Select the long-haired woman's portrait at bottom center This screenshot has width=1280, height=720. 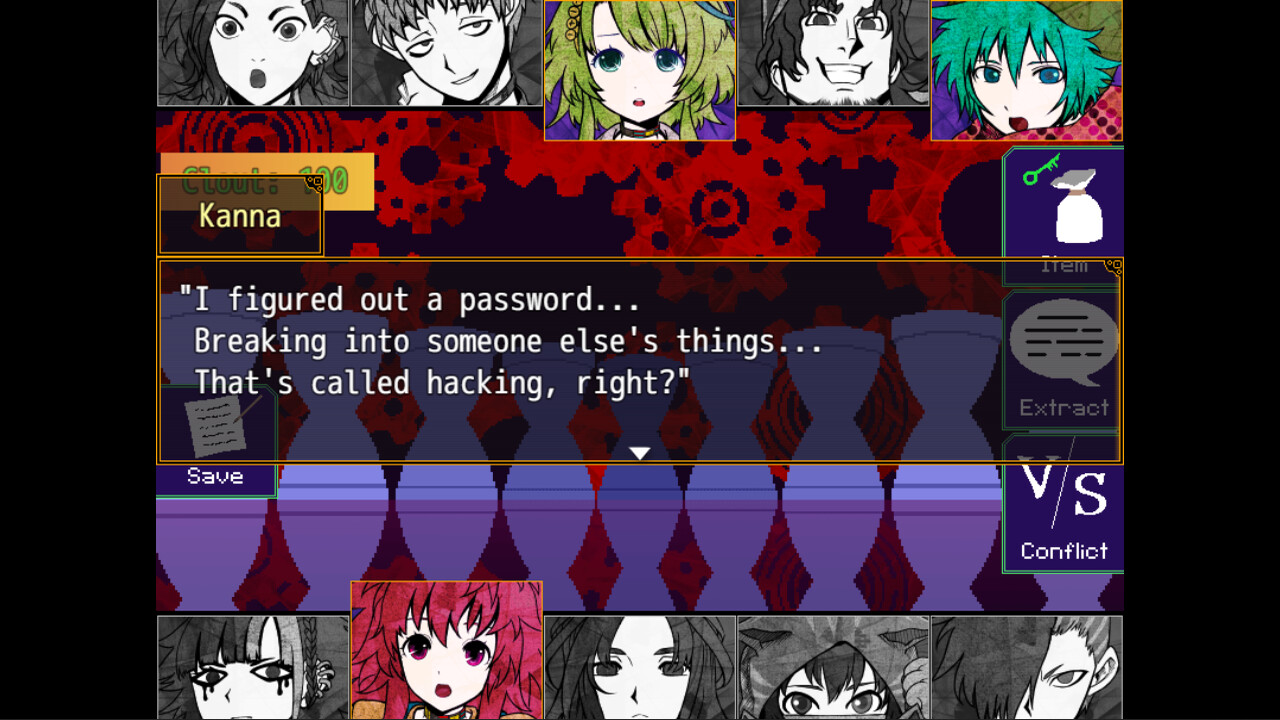click(x=639, y=666)
